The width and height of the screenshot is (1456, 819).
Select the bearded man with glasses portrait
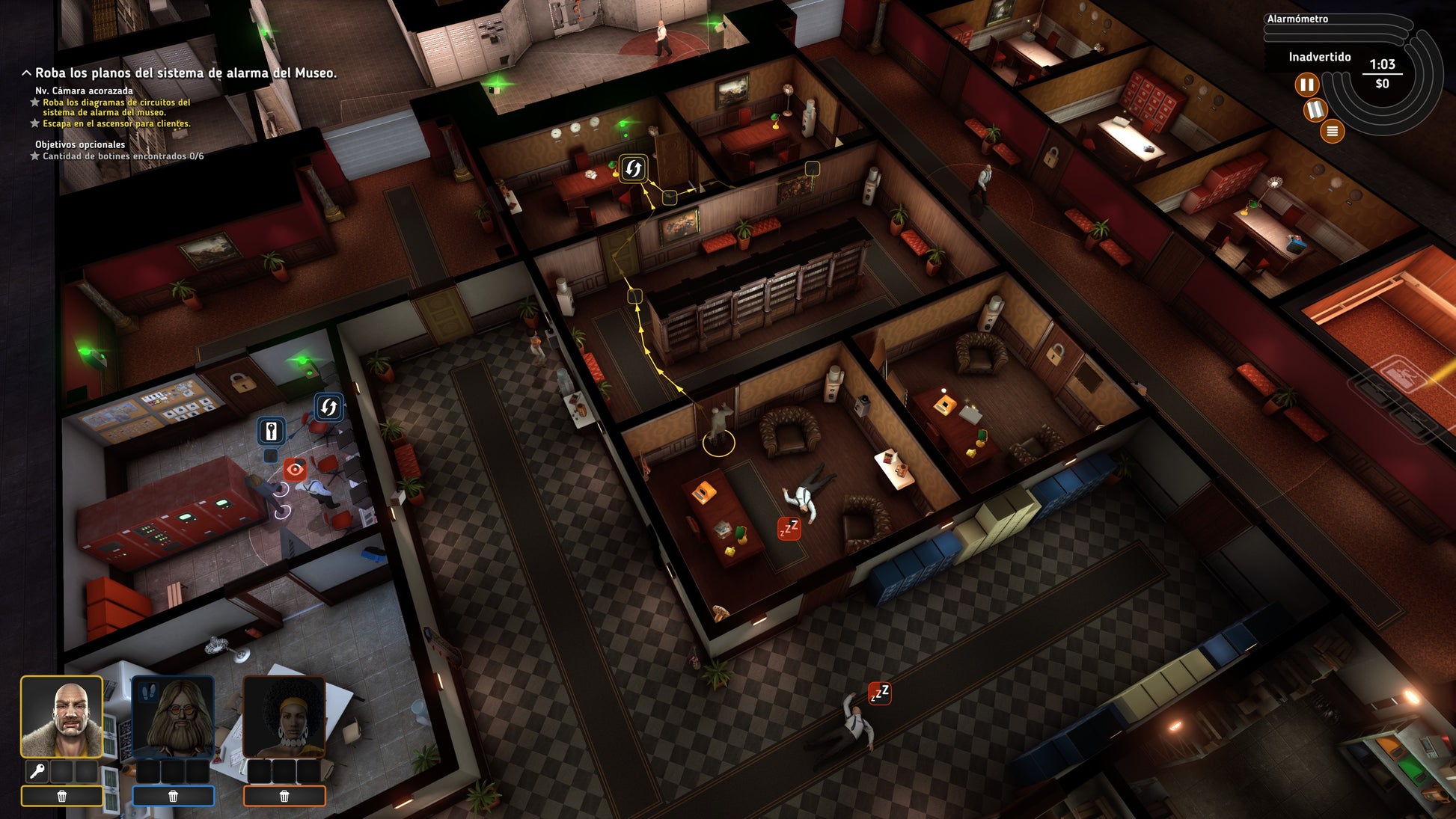click(x=173, y=717)
